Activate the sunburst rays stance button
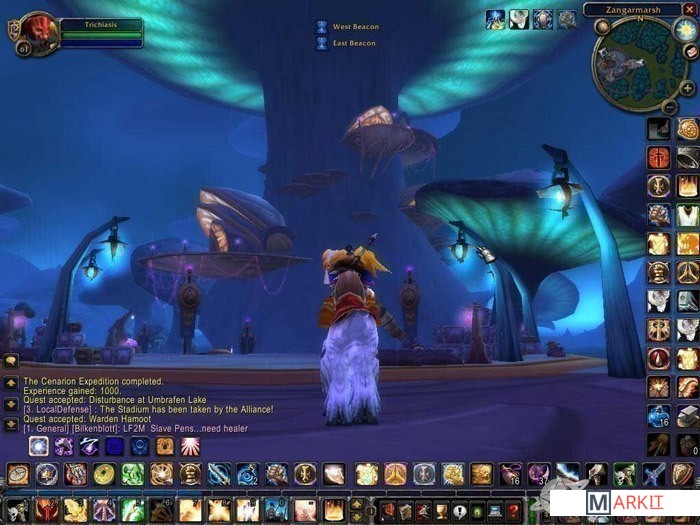Screen dimensions: 700x525 pos(189,446)
